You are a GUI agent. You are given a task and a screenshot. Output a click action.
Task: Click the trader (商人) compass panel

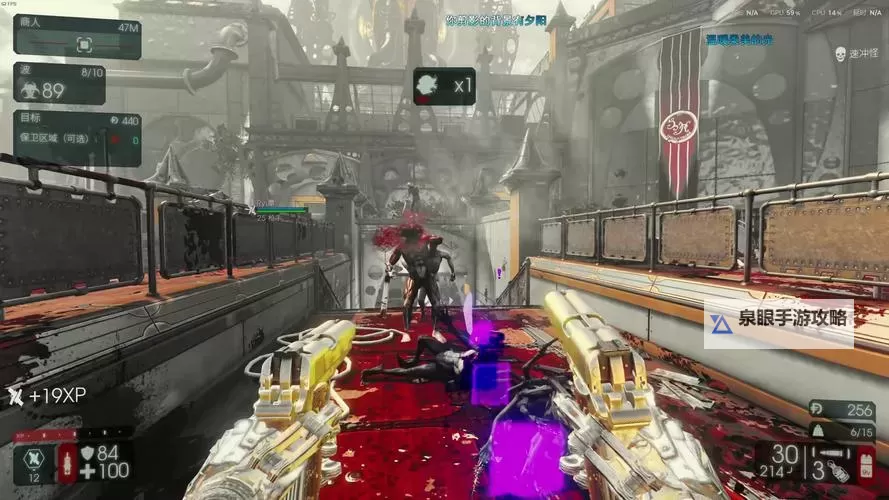pyautogui.click(x=77, y=37)
